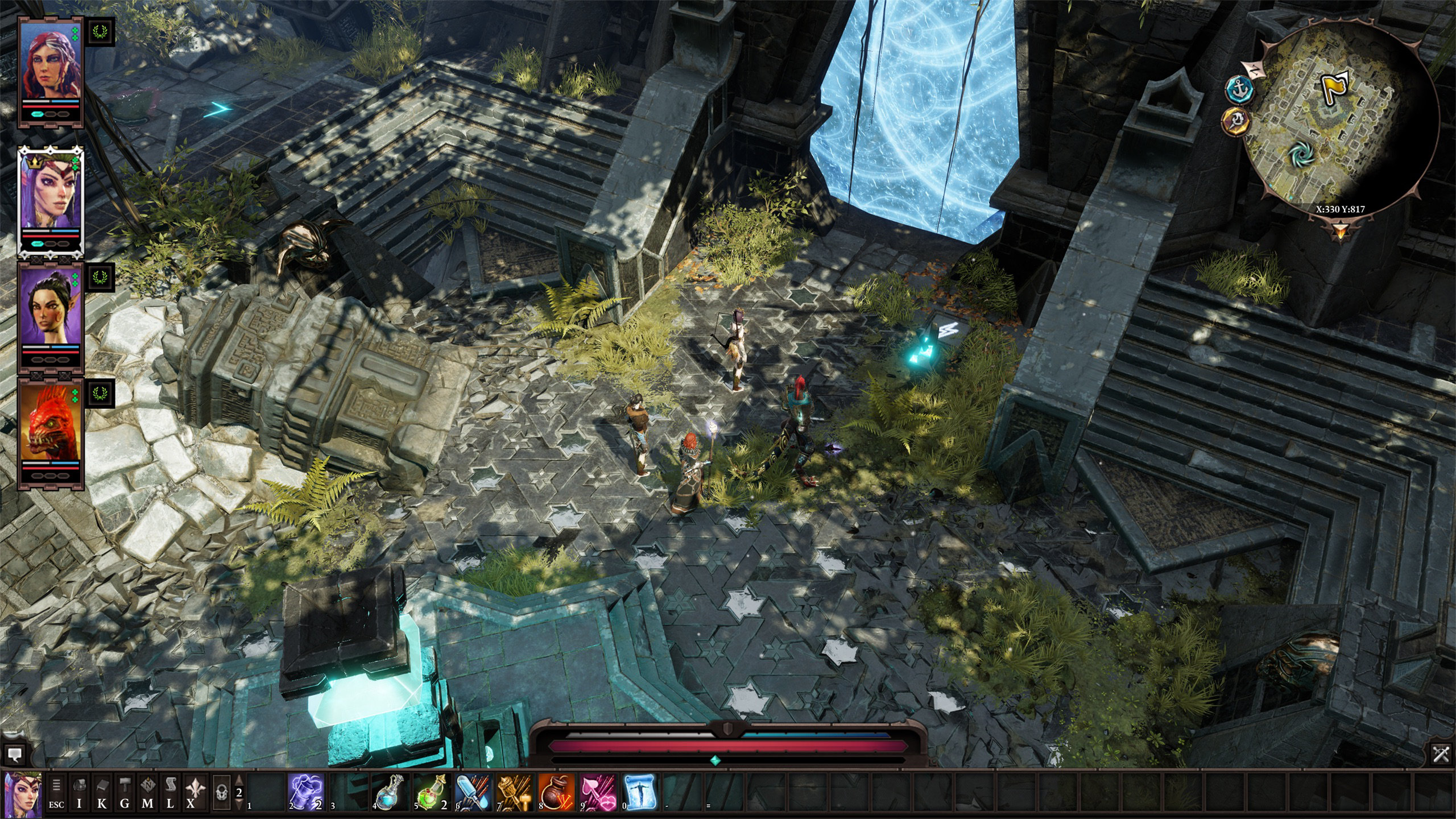Use the green potion bottle
The height and width of the screenshot is (819, 1456).
tap(432, 791)
